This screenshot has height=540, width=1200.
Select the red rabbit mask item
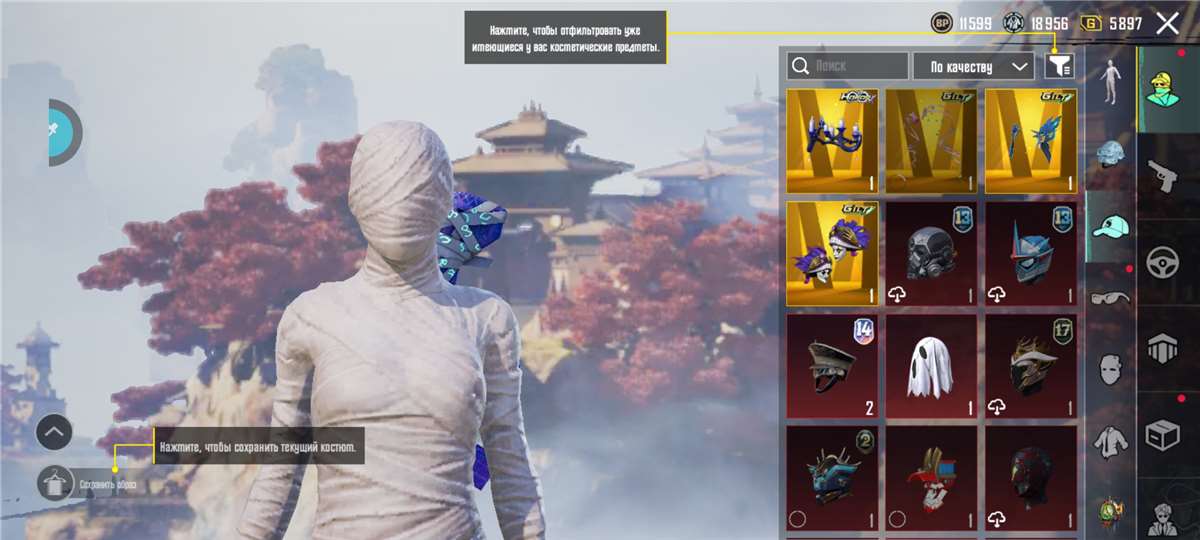point(931,478)
